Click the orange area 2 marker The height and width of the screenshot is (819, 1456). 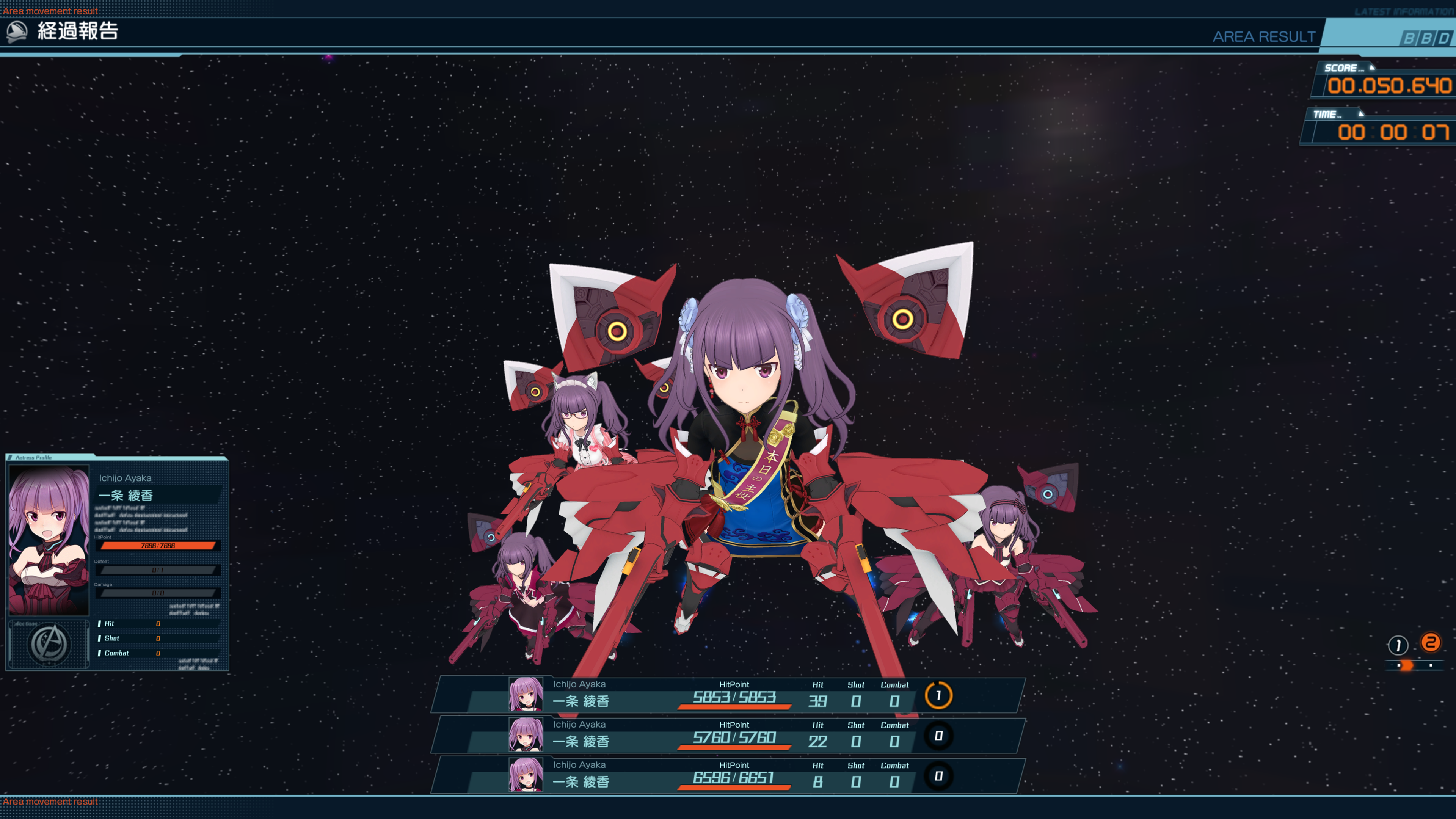(1430, 643)
